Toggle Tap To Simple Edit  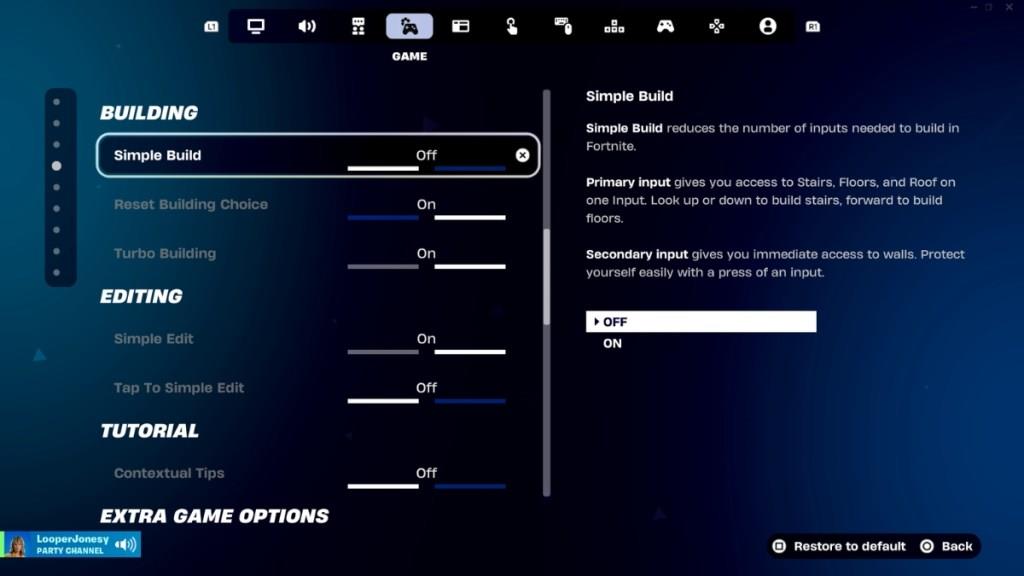426,388
